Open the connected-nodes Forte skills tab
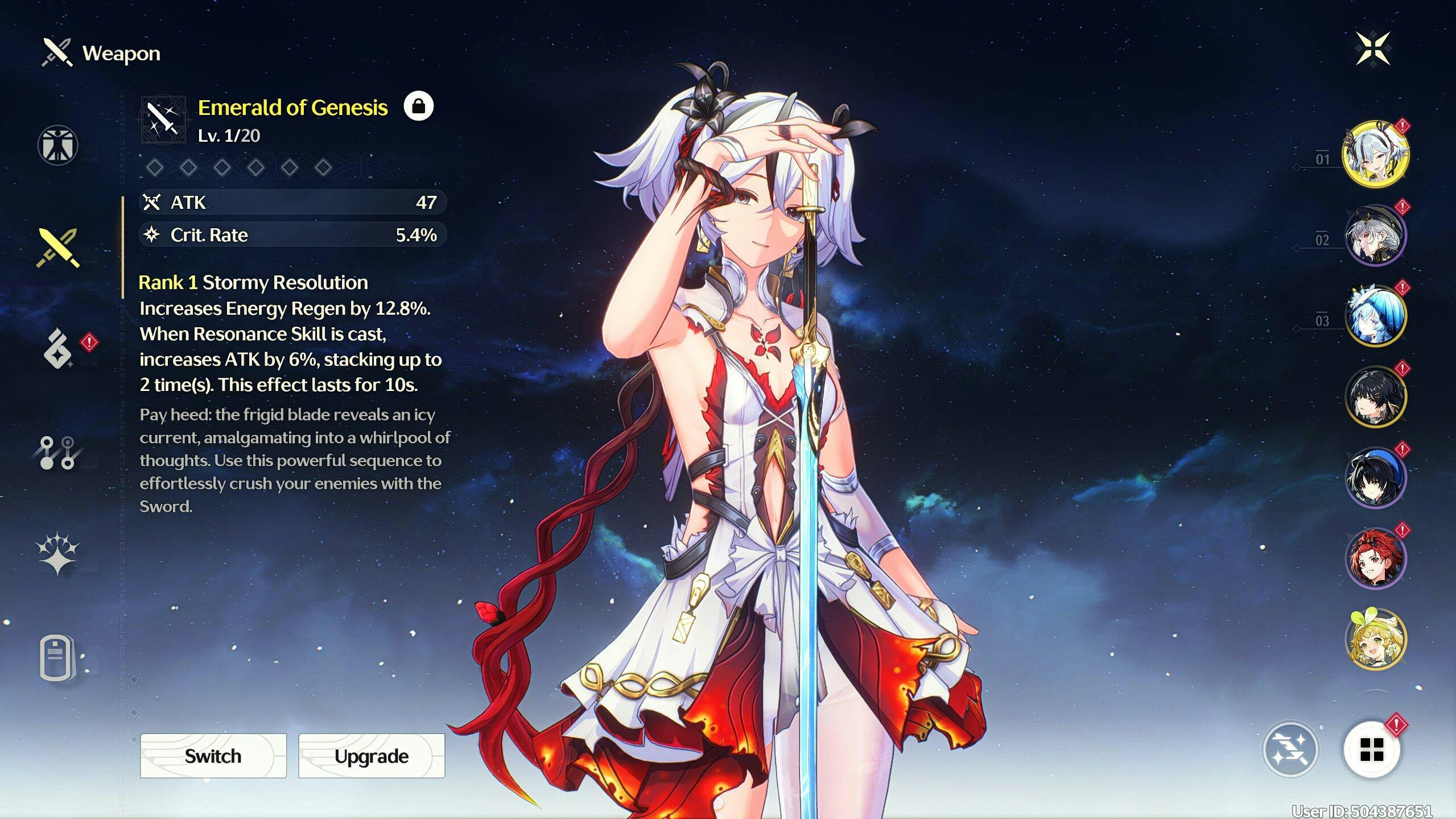Screen dimensions: 1456x819 pyautogui.click(x=57, y=453)
